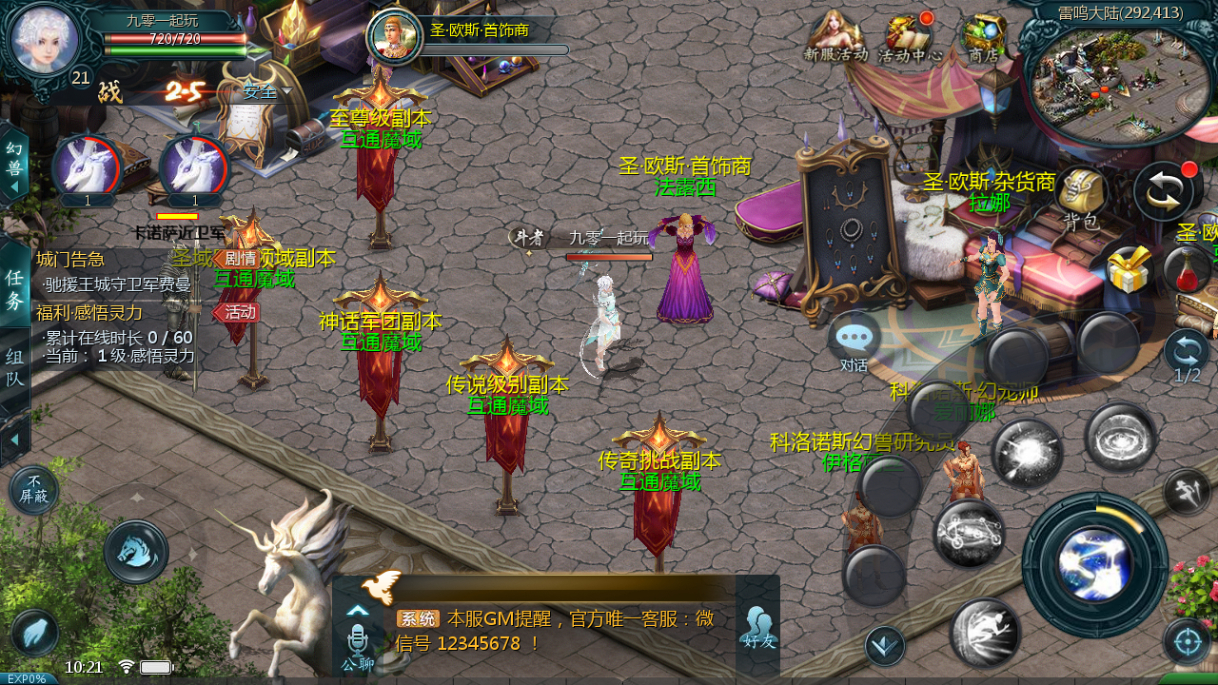The width and height of the screenshot is (1218, 685).
Task: Tap the 公聊 voice chat microphone
Action: pos(357,641)
